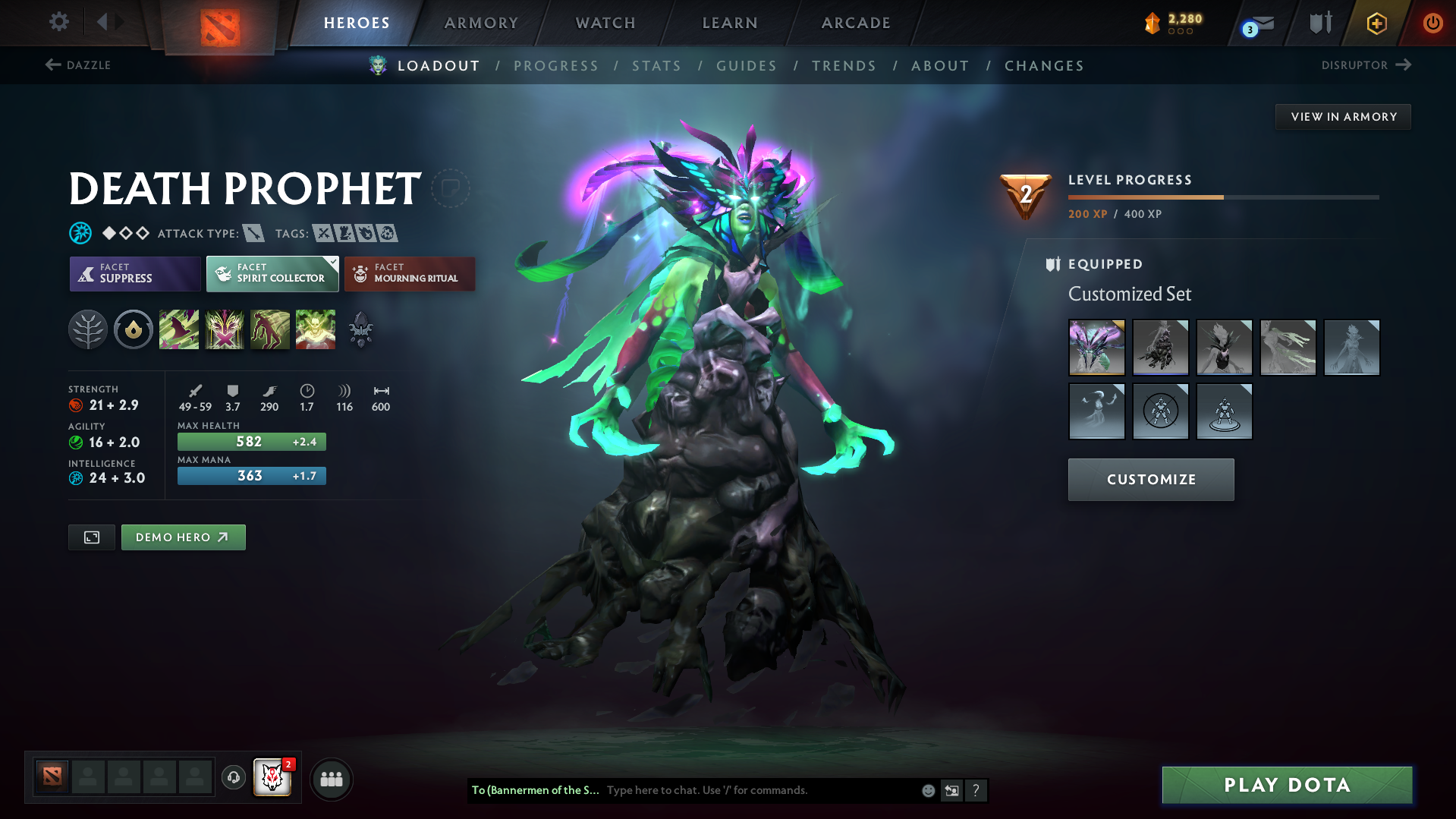Click the innate ability circle icon
The height and width of the screenshot is (819, 1456).
pyautogui.click(x=134, y=329)
